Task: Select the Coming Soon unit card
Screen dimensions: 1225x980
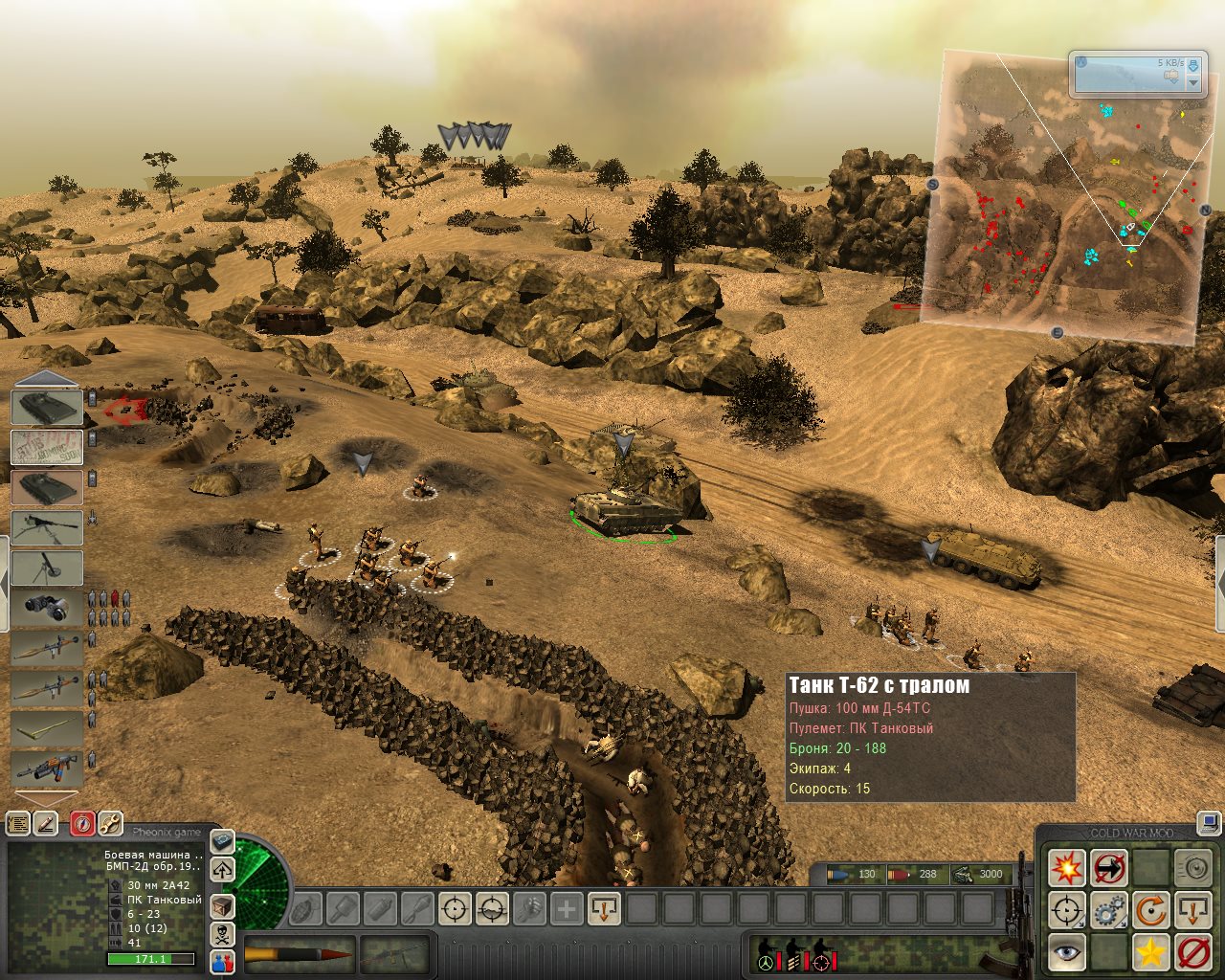Action: [x=47, y=447]
